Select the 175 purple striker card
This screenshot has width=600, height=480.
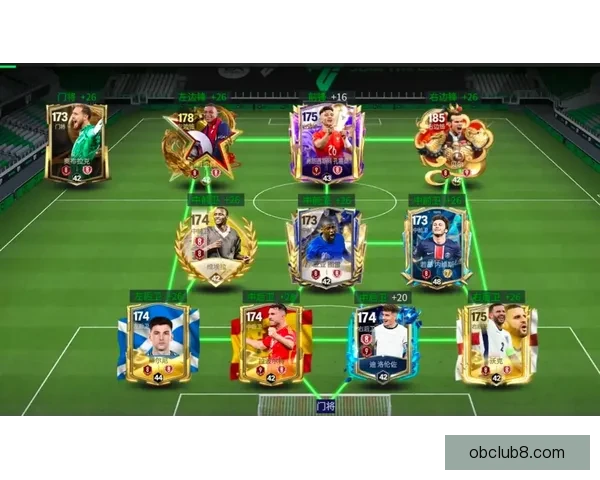326,142
